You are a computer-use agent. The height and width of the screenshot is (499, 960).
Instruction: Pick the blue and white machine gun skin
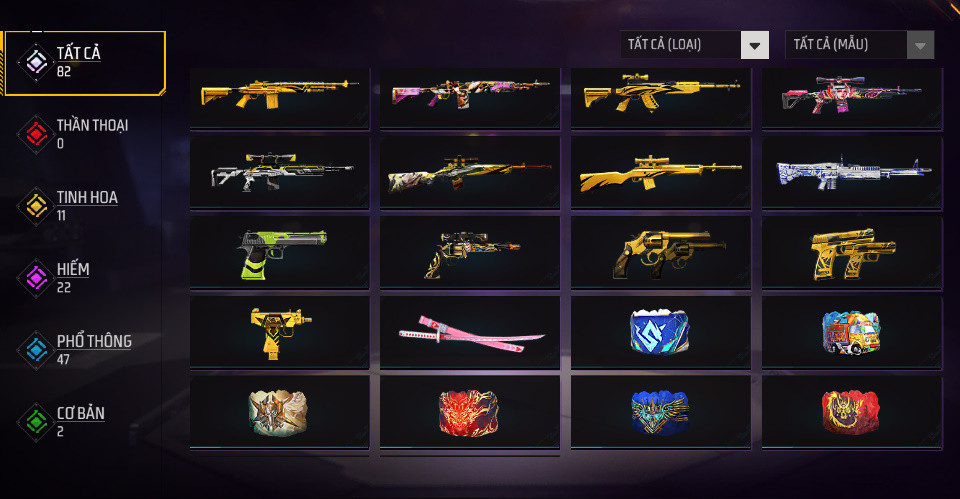851,175
